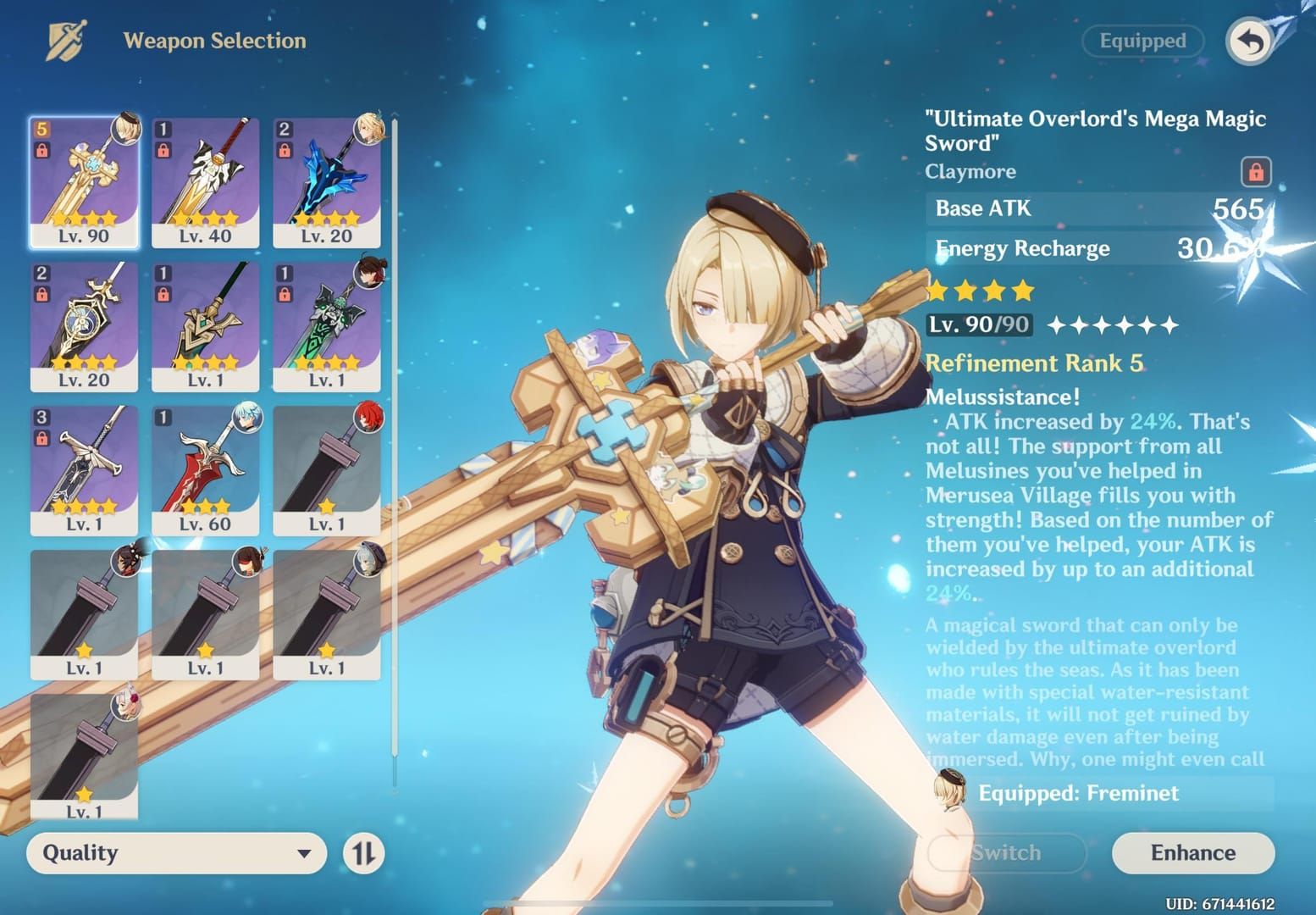
Task: Toggle the weapon lock icon under the name
Action: click(x=1255, y=172)
